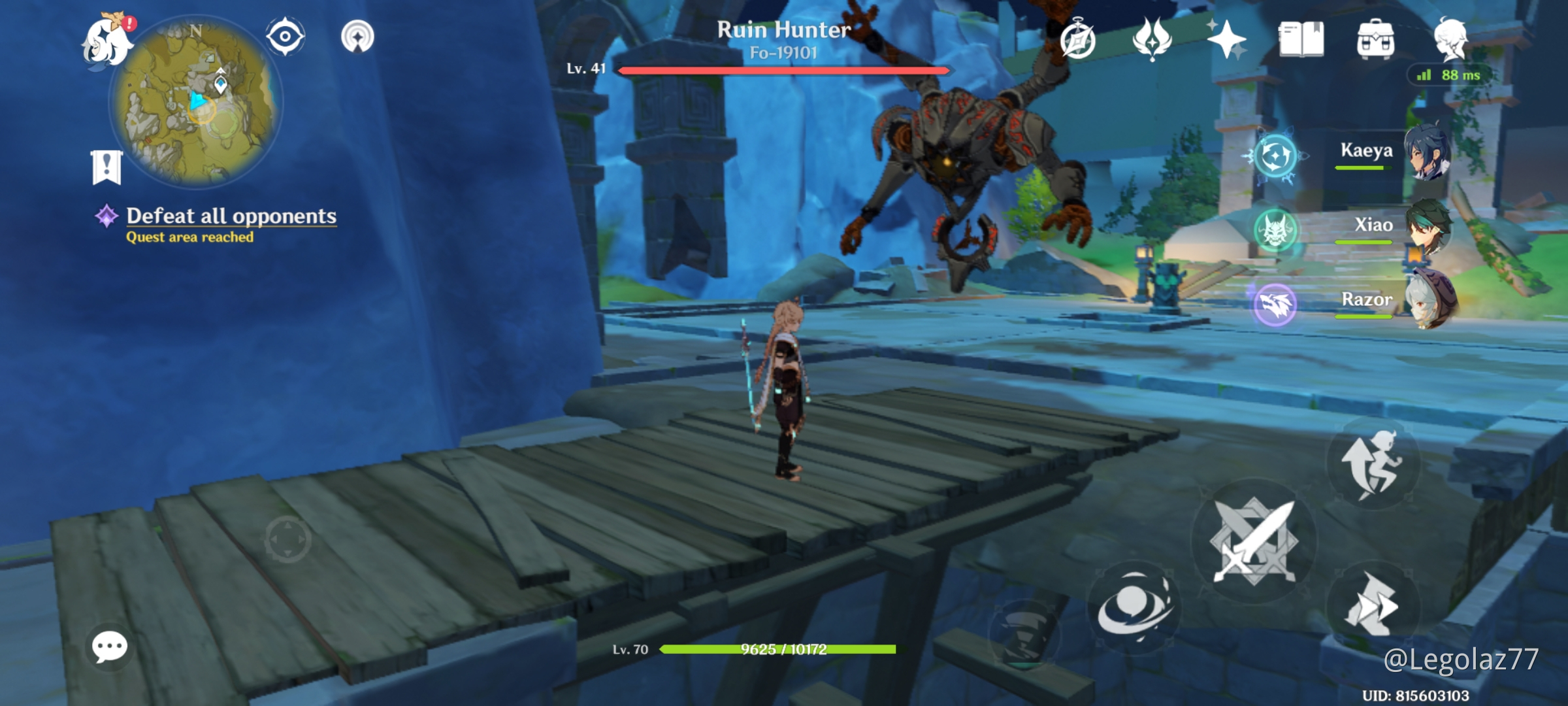The width and height of the screenshot is (1568, 706).
Task: Open the inventory backpack icon
Action: point(1375,39)
